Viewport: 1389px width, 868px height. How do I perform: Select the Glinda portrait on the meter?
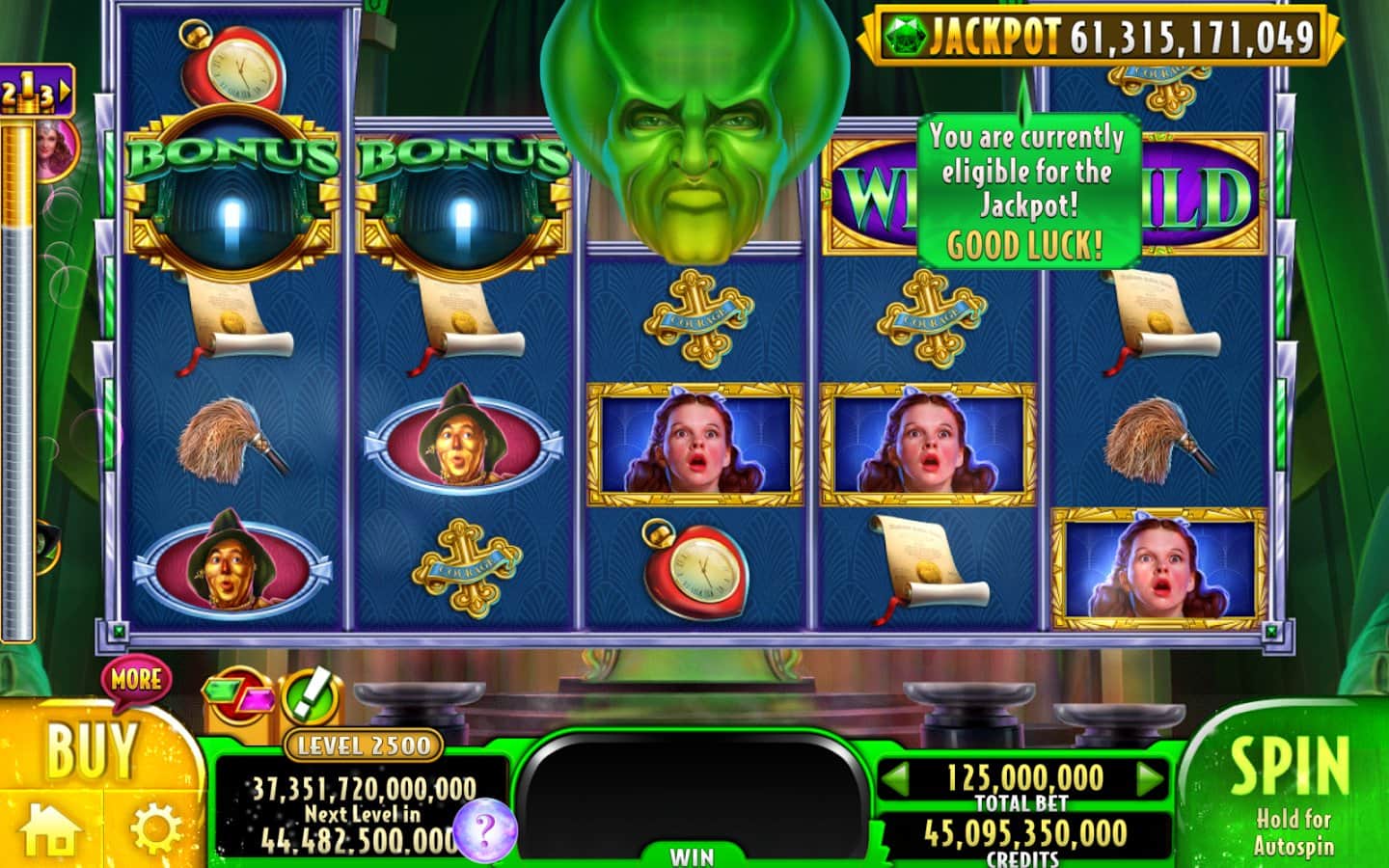coord(56,147)
